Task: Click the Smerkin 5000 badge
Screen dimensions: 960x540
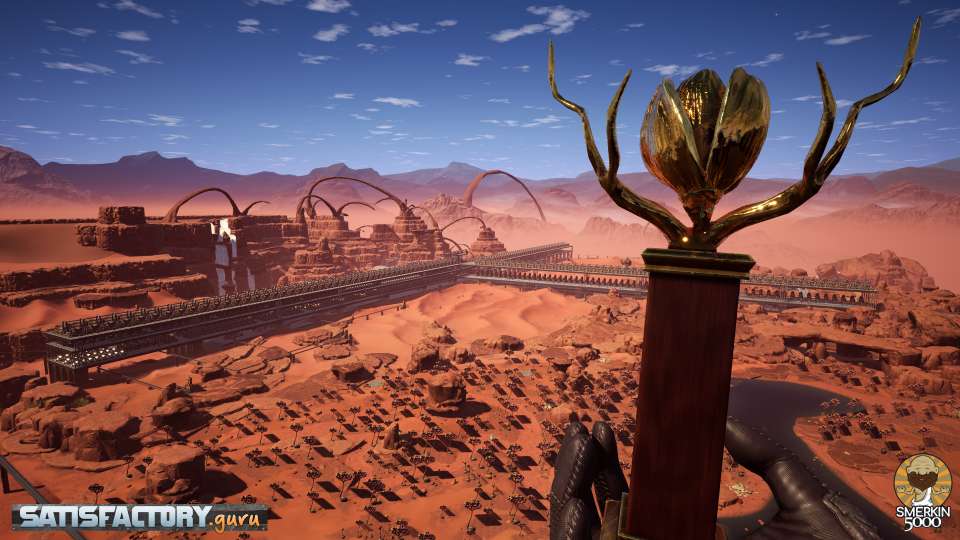Action: (921, 492)
